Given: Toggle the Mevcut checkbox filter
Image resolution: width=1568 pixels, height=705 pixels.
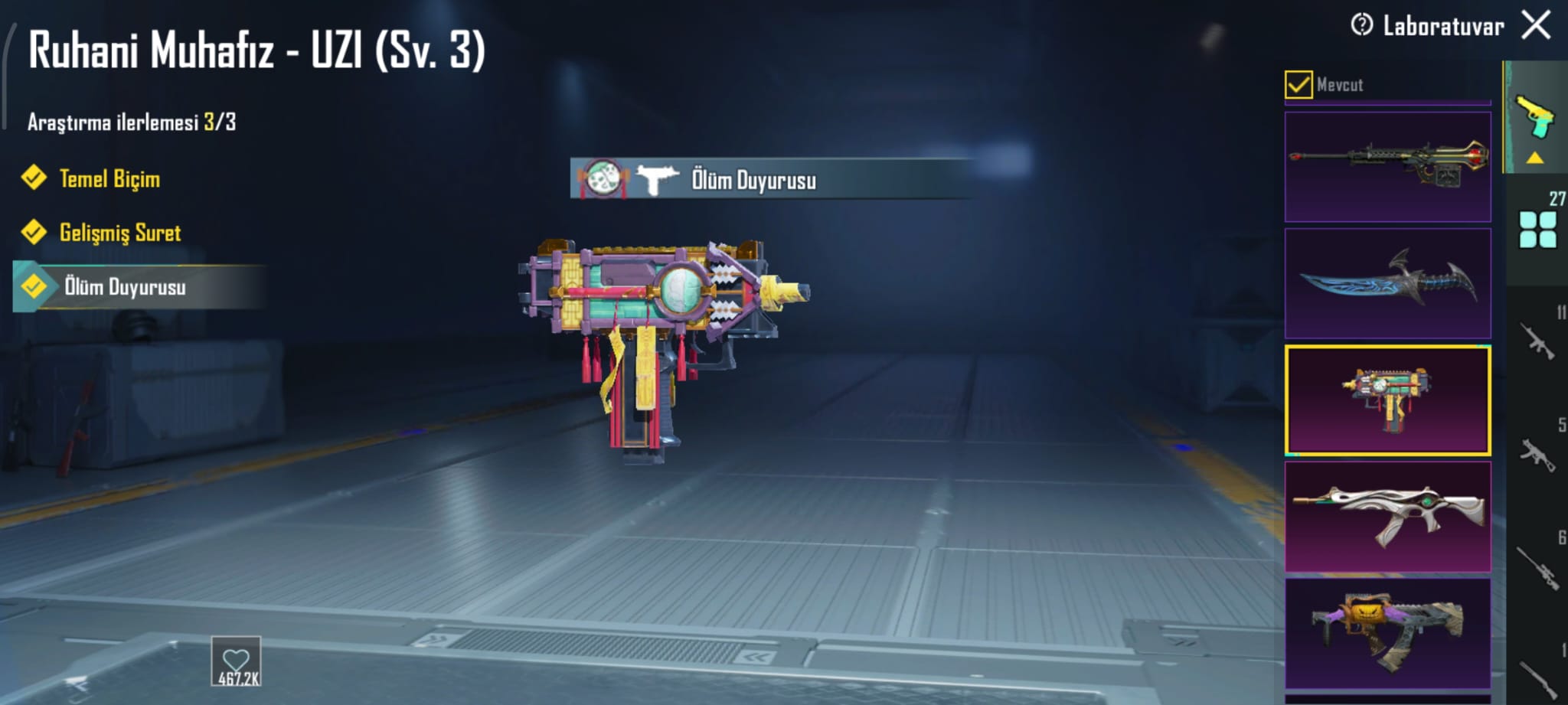Looking at the screenshot, I should click(x=1298, y=84).
